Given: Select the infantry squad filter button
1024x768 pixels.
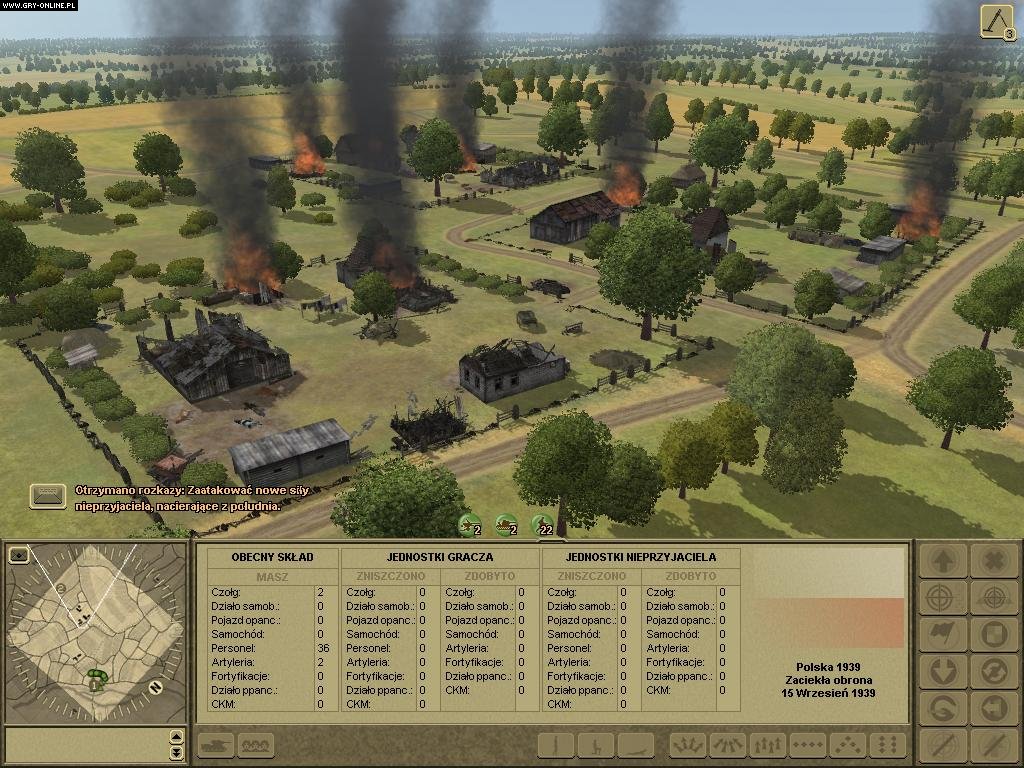Looking at the screenshot, I should [256, 745].
